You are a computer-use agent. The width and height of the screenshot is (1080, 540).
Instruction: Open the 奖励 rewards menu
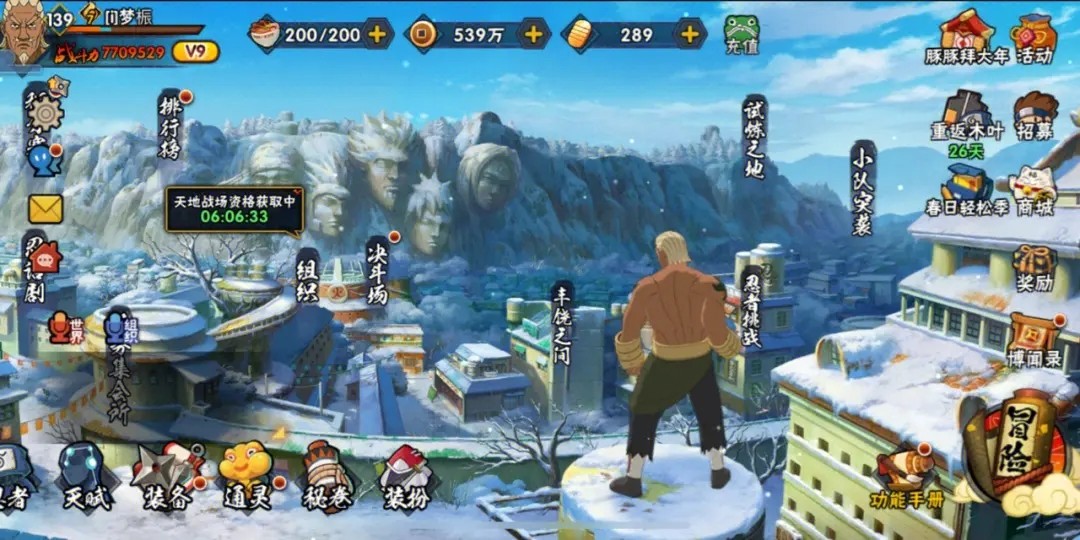tap(1034, 267)
